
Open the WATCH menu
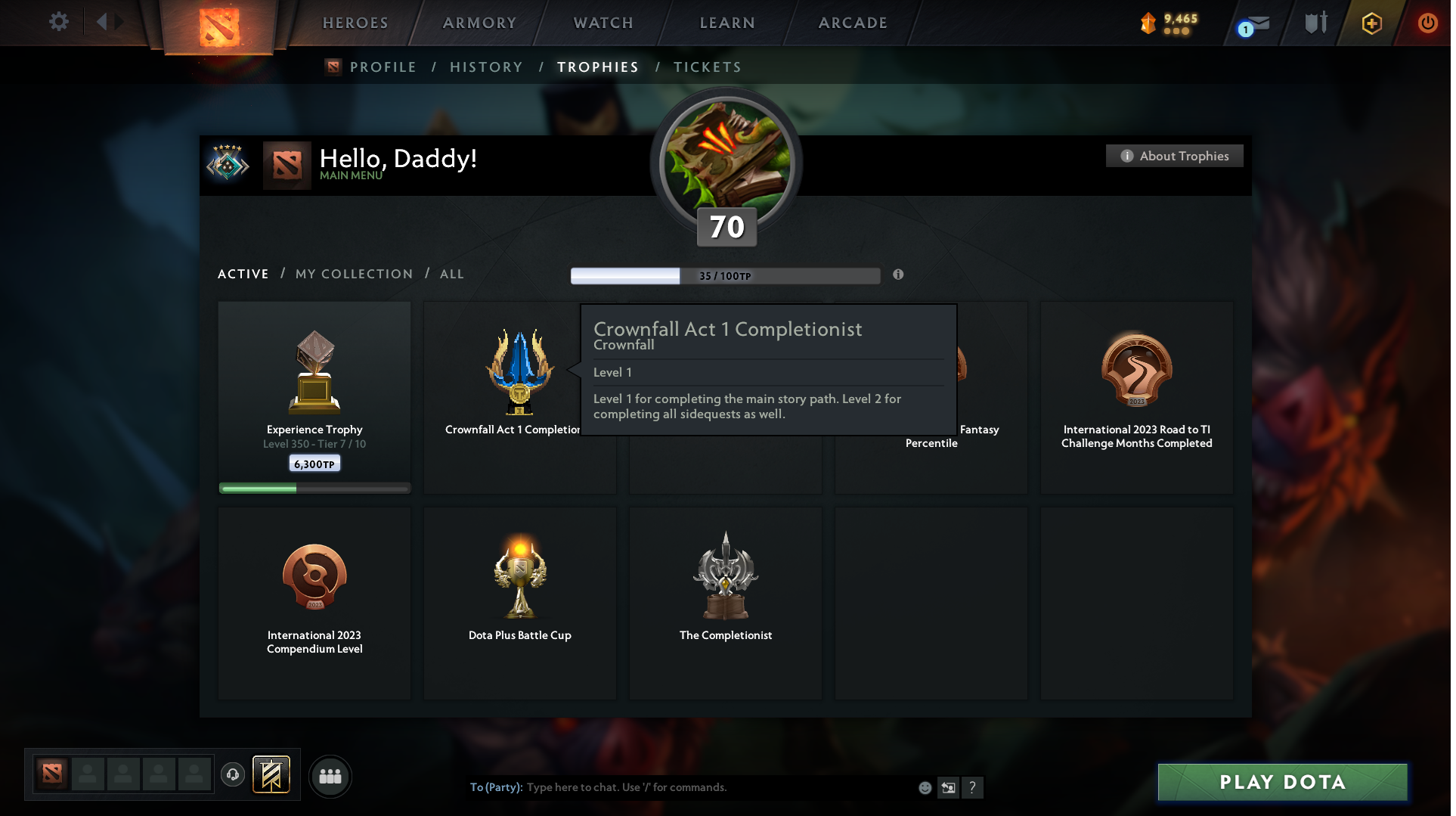pyautogui.click(x=603, y=23)
